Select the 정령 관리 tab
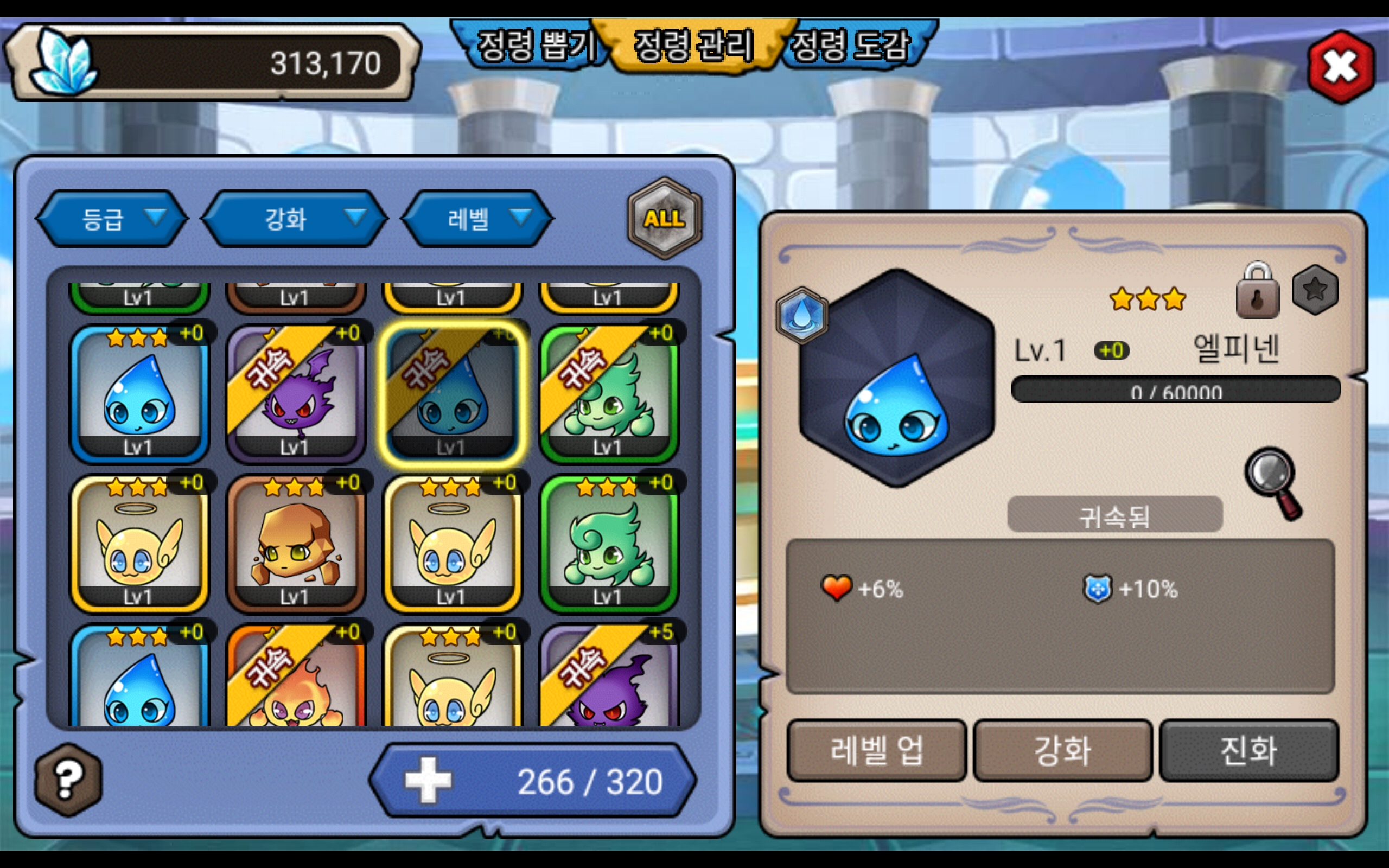Image resolution: width=1389 pixels, height=868 pixels. (x=693, y=46)
